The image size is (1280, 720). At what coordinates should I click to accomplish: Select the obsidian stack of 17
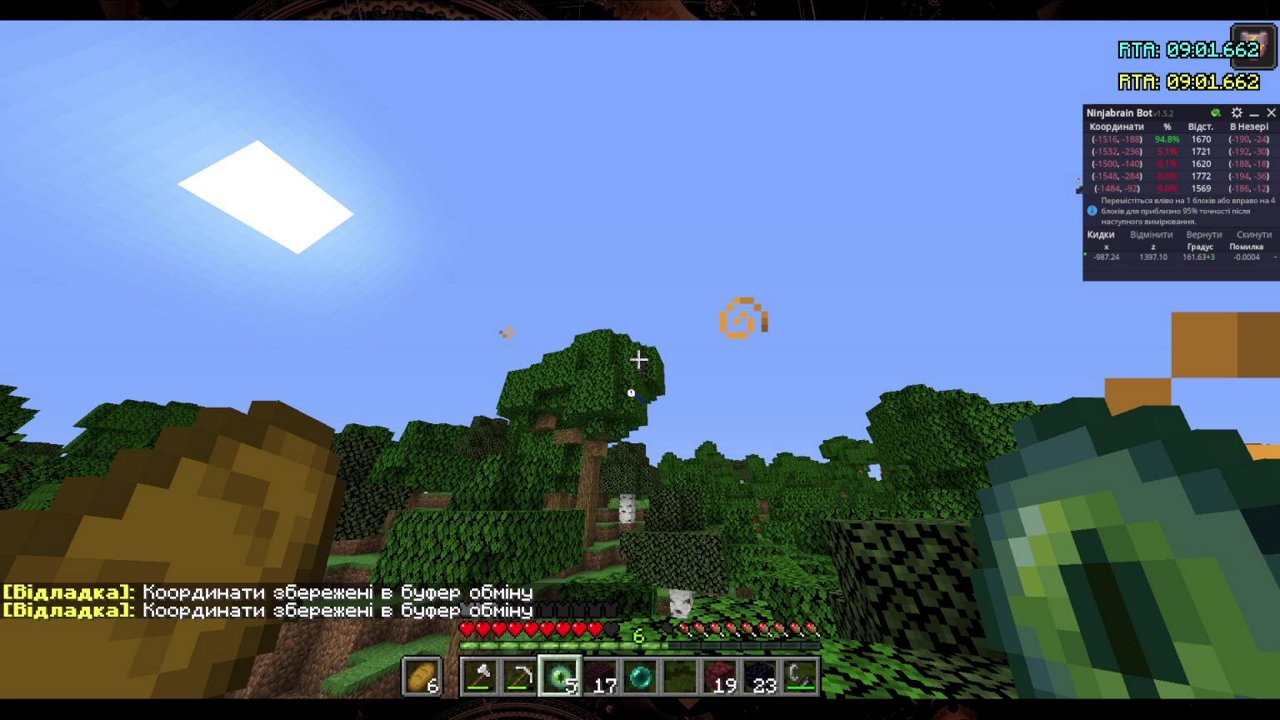coord(601,675)
